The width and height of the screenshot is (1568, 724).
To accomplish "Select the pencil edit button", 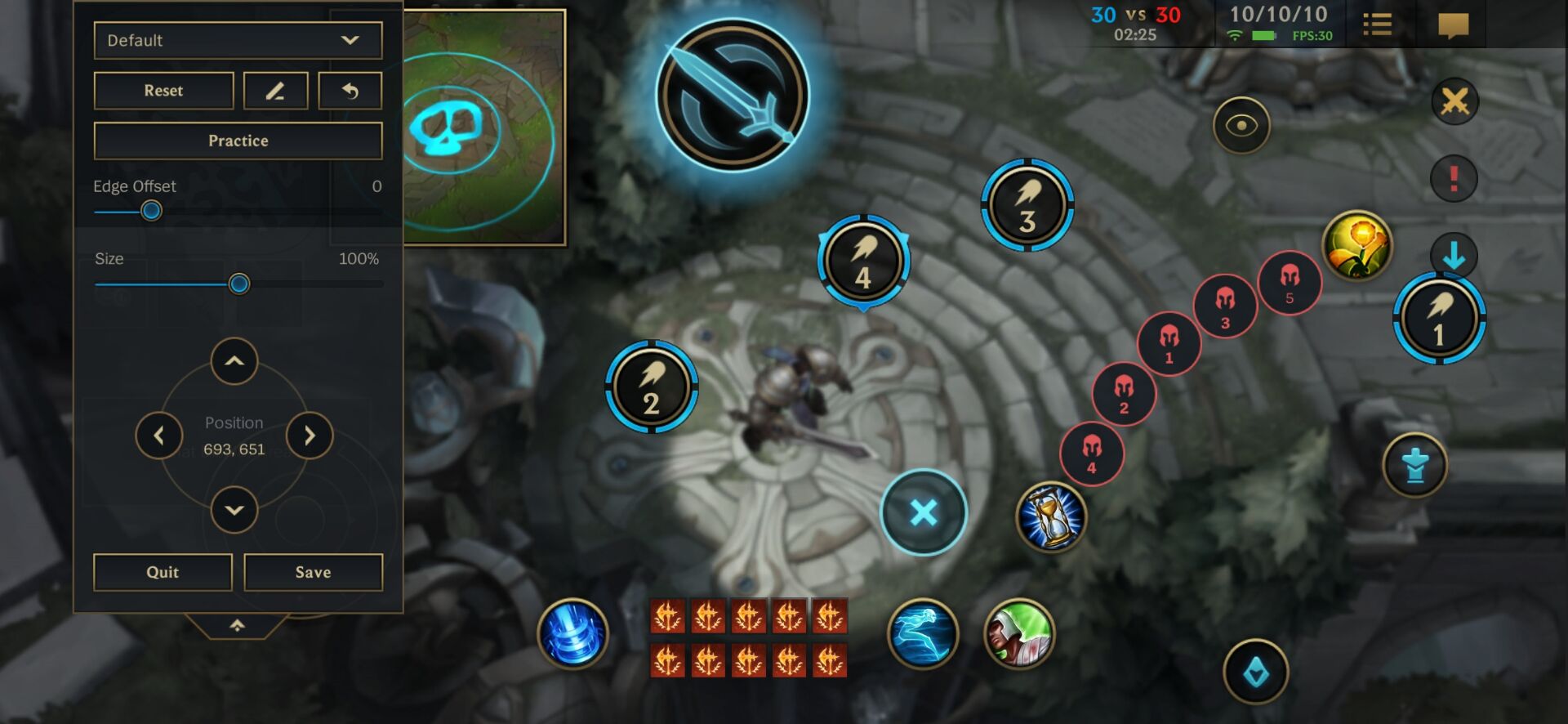I will coord(275,91).
